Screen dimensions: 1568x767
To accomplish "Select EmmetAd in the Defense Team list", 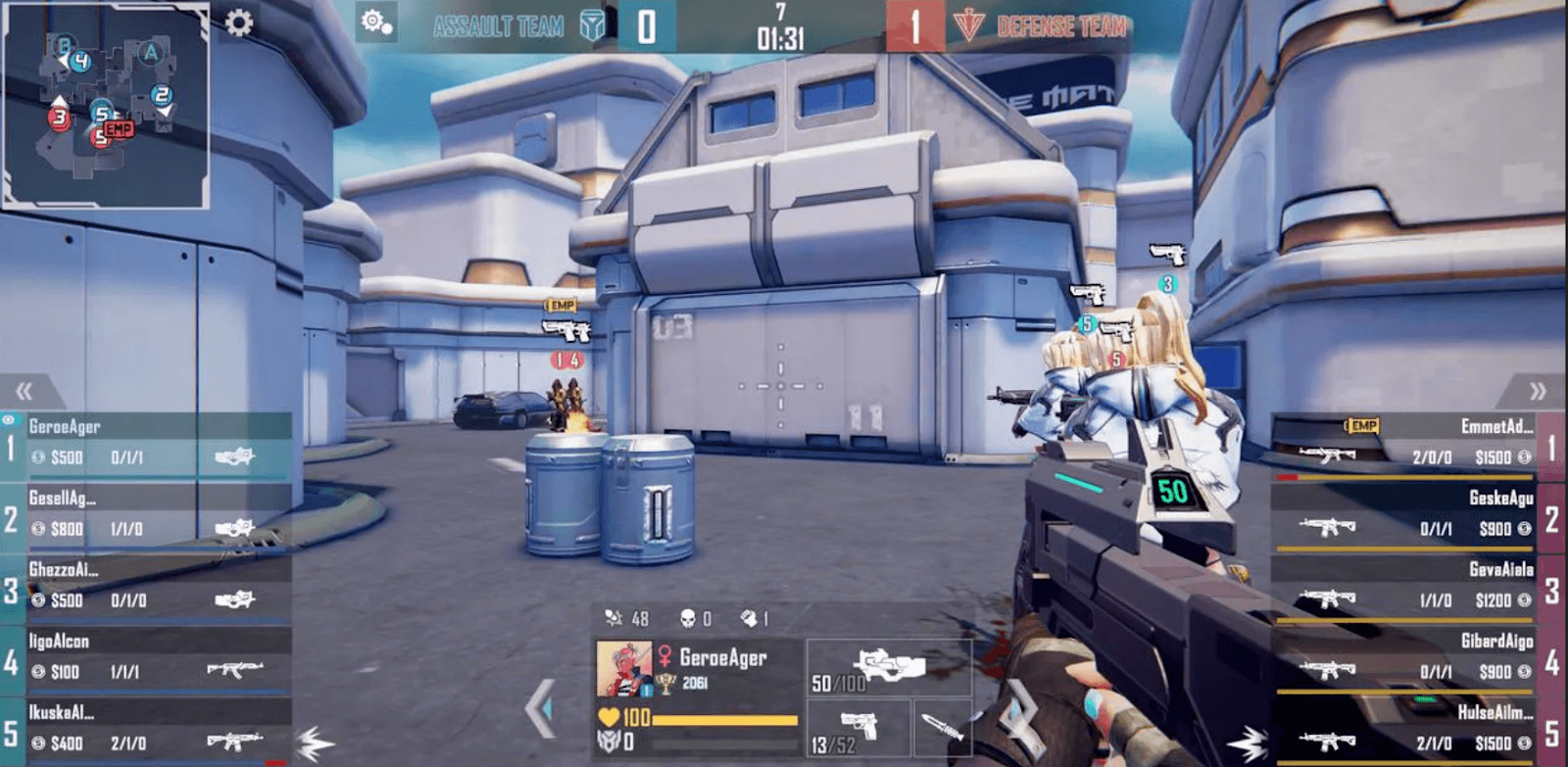I will [x=1411, y=445].
